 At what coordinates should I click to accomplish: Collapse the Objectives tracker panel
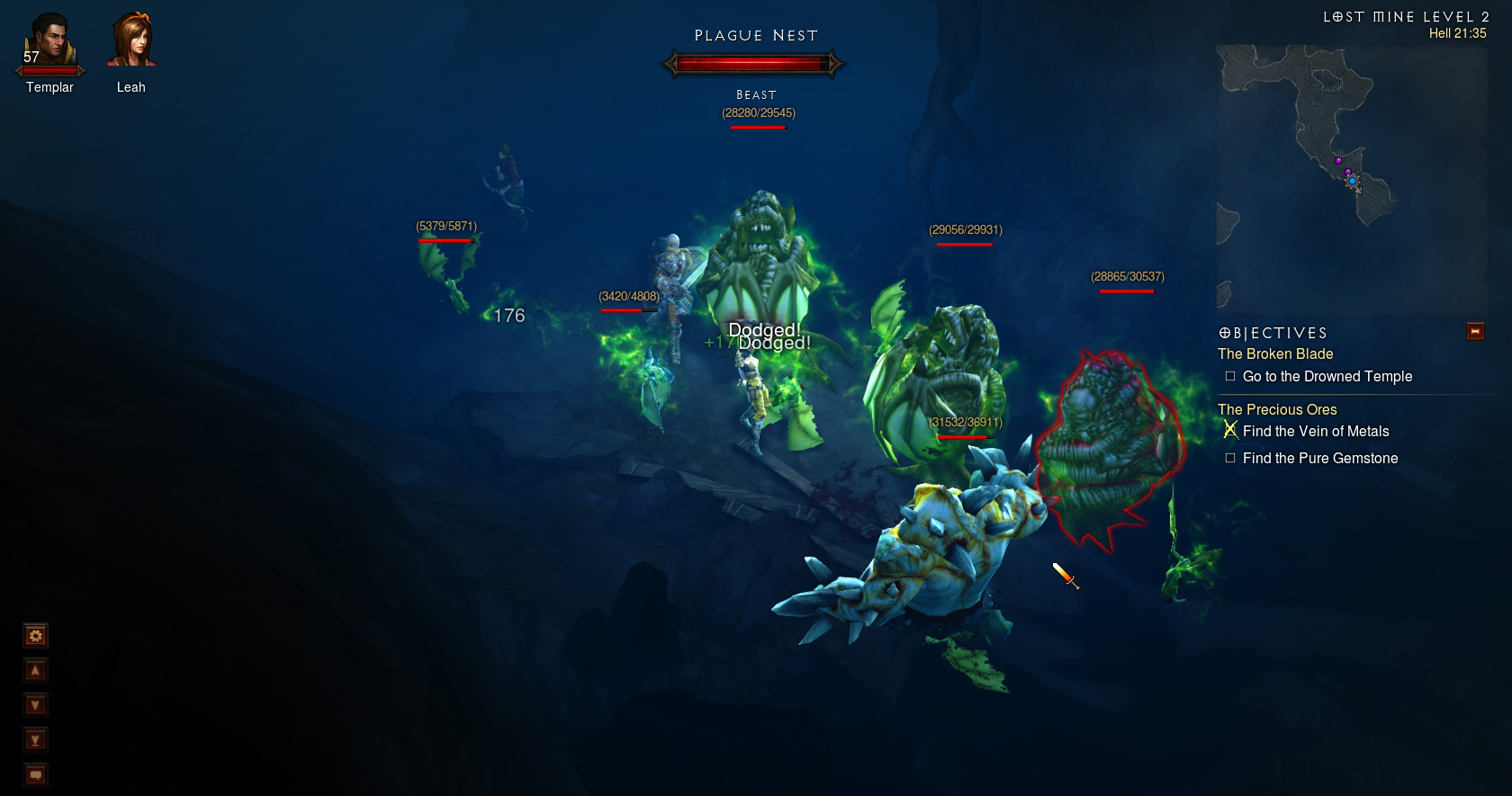[x=1475, y=332]
